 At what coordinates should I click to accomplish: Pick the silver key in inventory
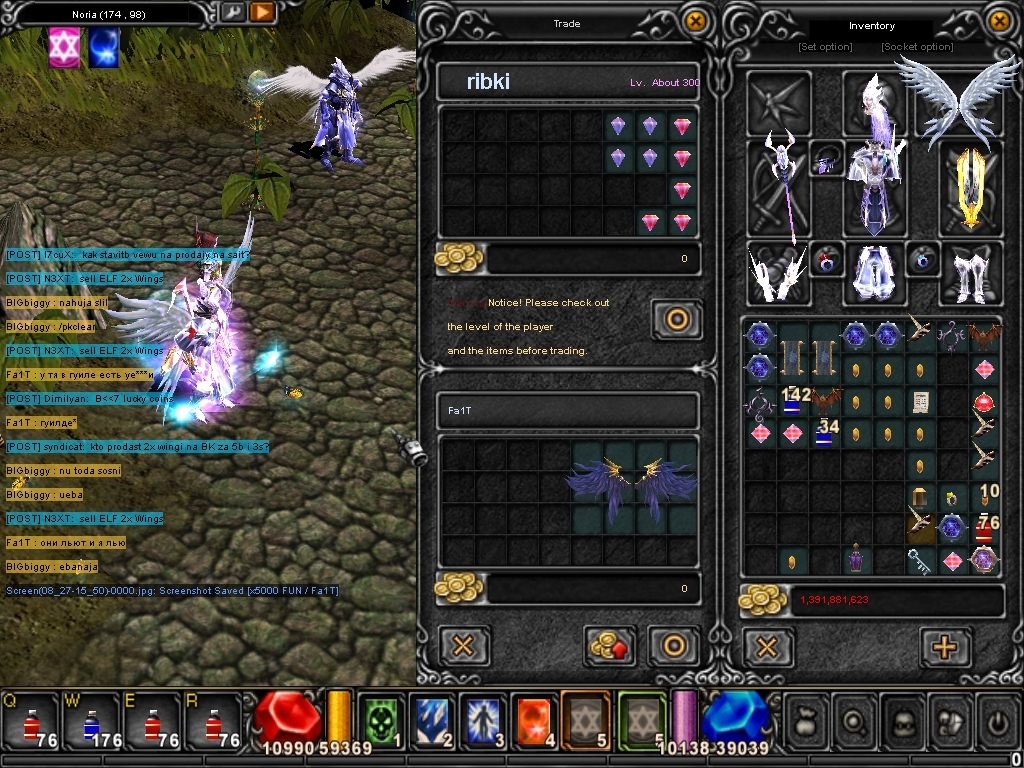[920, 560]
